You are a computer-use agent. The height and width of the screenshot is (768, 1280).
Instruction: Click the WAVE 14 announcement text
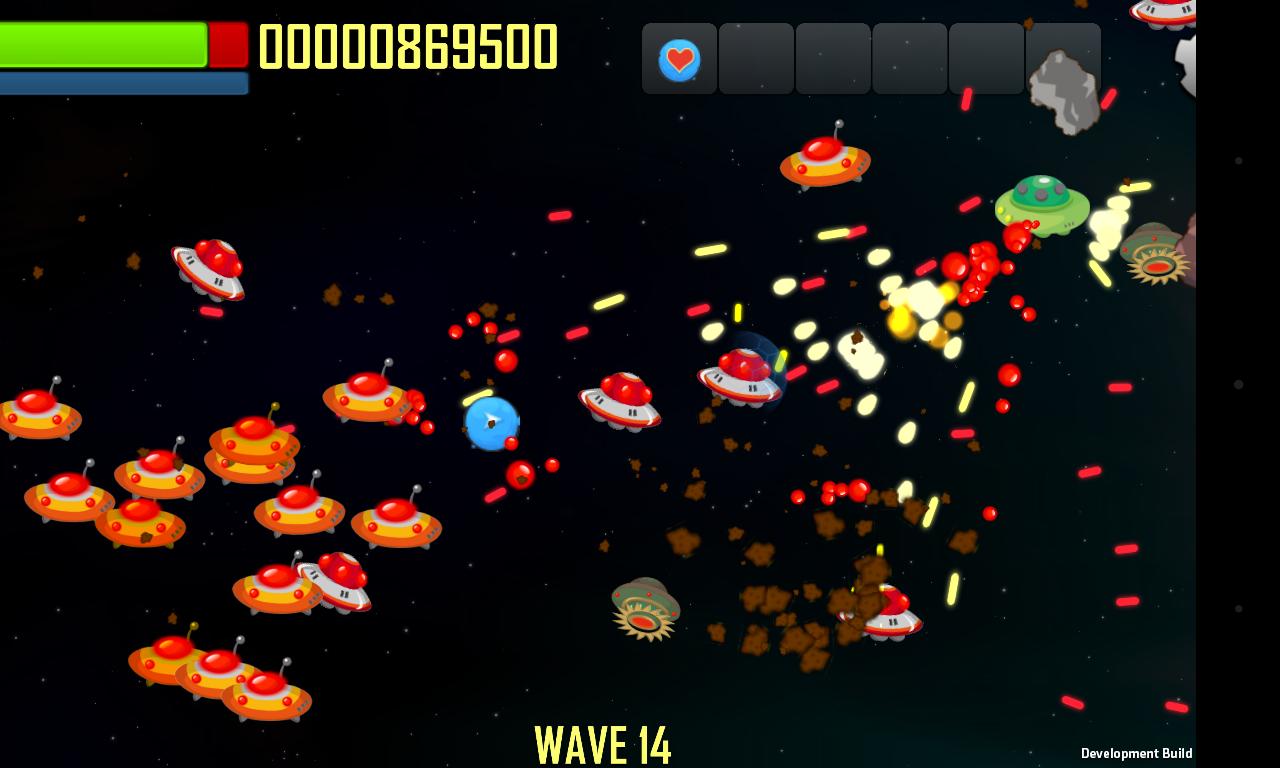(604, 744)
